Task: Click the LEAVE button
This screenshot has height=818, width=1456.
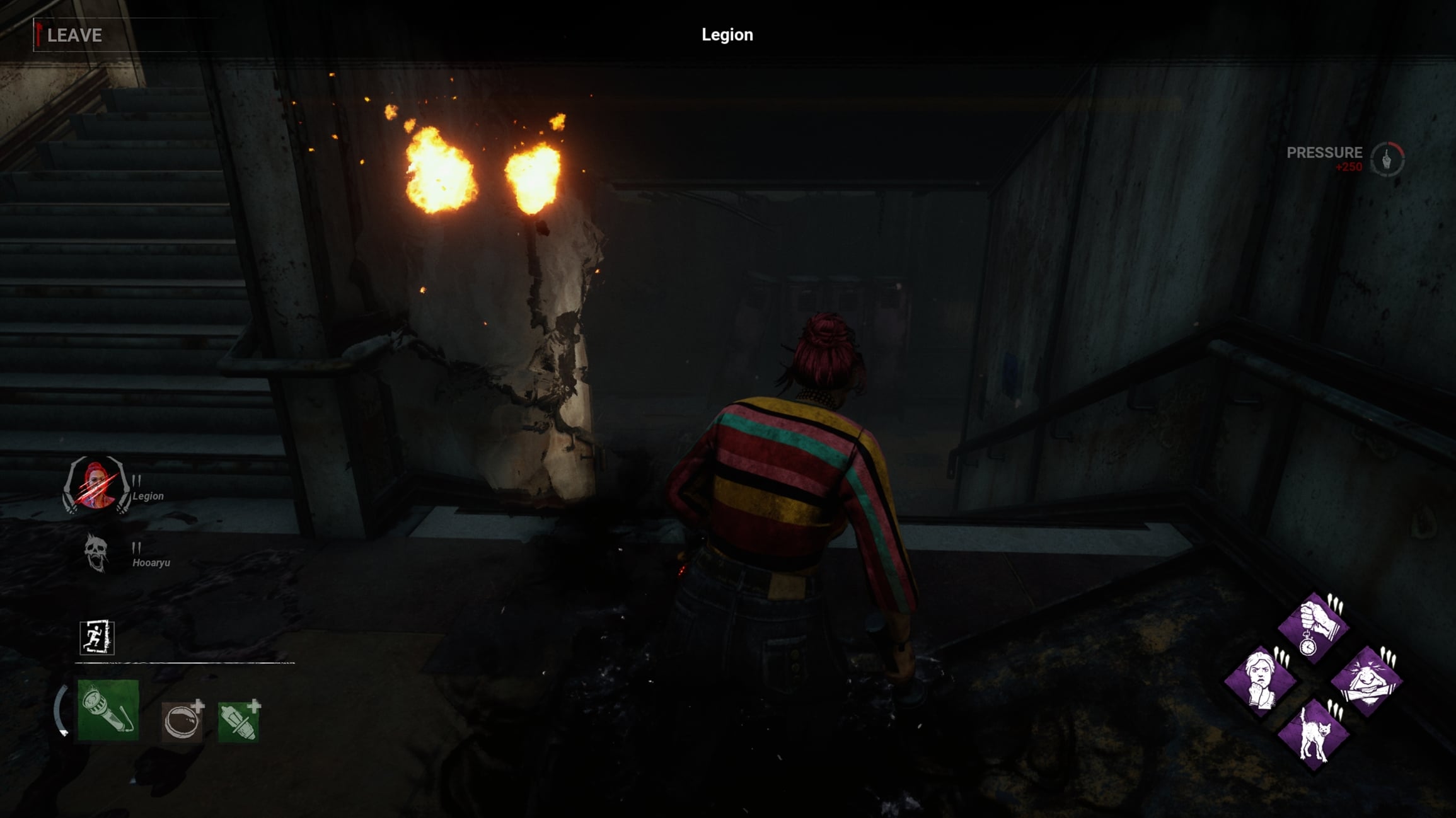Action: coord(75,36)
